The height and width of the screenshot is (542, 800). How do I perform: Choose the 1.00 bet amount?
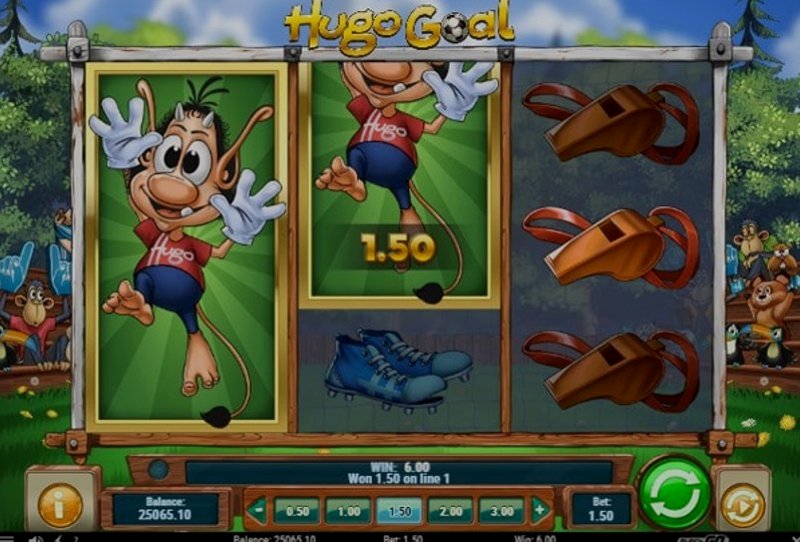[x=348, y=510]
